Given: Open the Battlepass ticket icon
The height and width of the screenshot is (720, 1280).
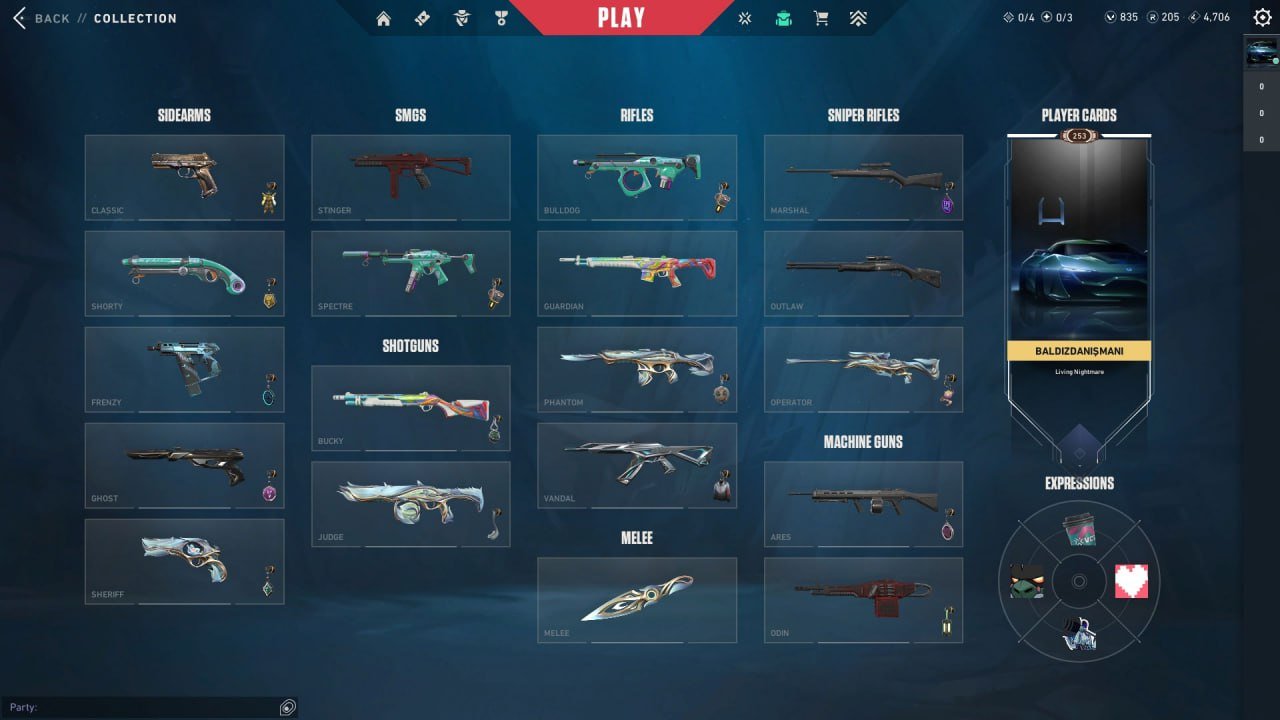Looking at the screenshot, I should click(x=421, y=18).
